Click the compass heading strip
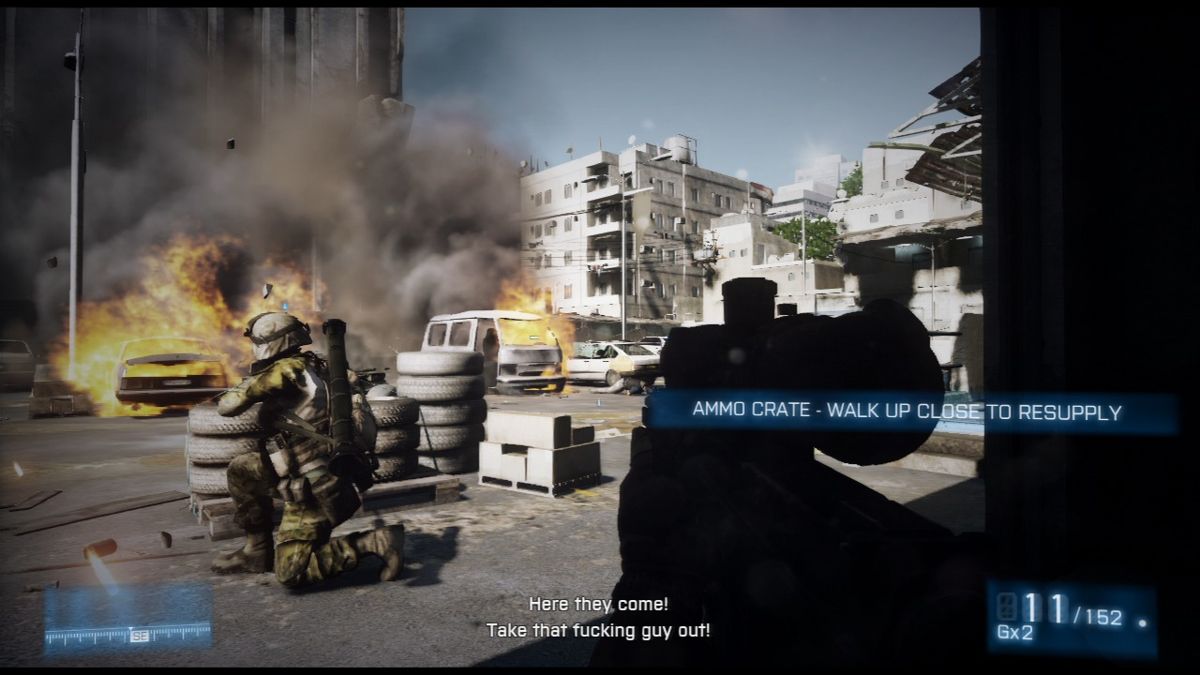Screen dimensions: 1200x675 (x=128, y=632)
